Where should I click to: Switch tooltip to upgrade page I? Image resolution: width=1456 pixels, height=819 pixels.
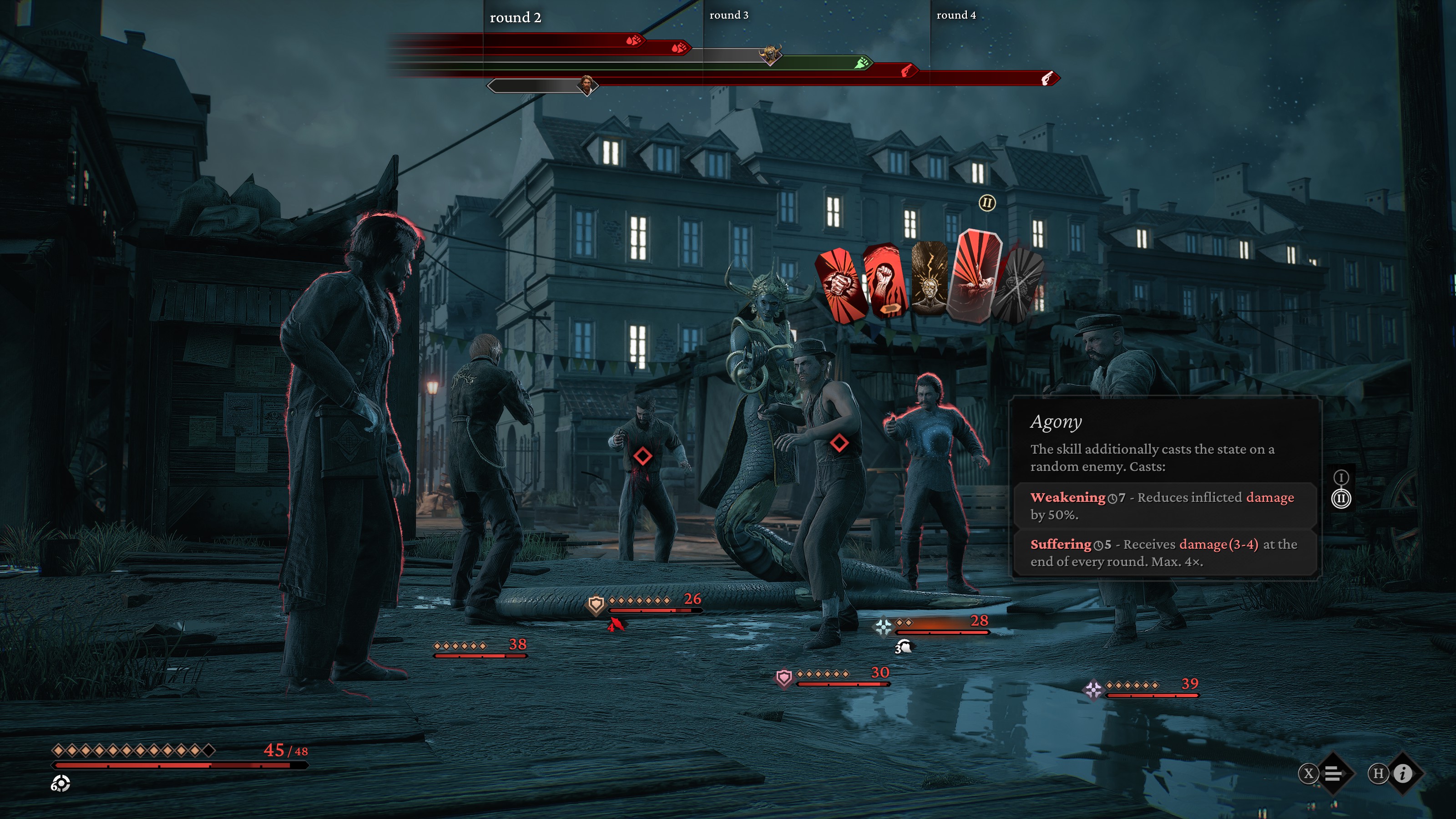click(1341, 478)
